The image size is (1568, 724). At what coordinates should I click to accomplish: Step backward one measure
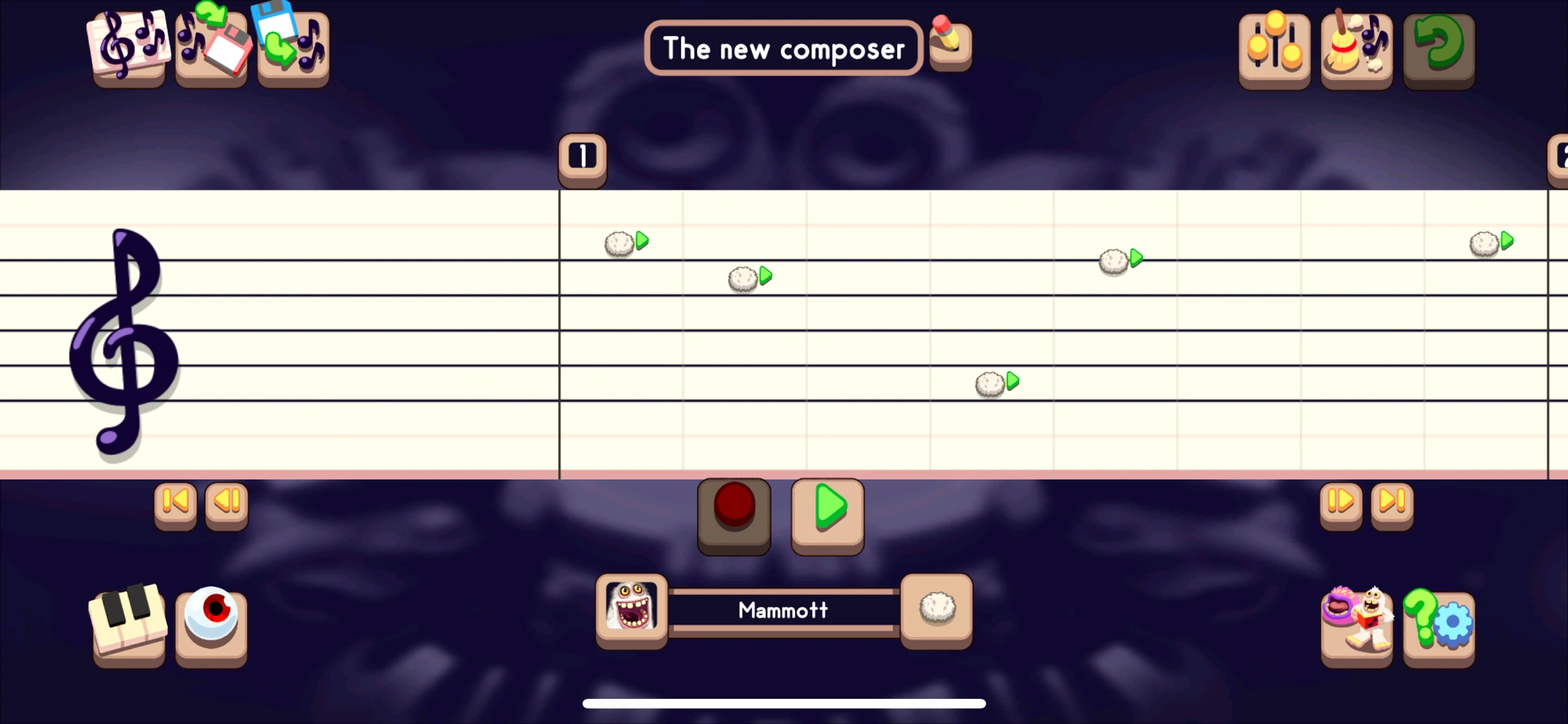[227, 505]
